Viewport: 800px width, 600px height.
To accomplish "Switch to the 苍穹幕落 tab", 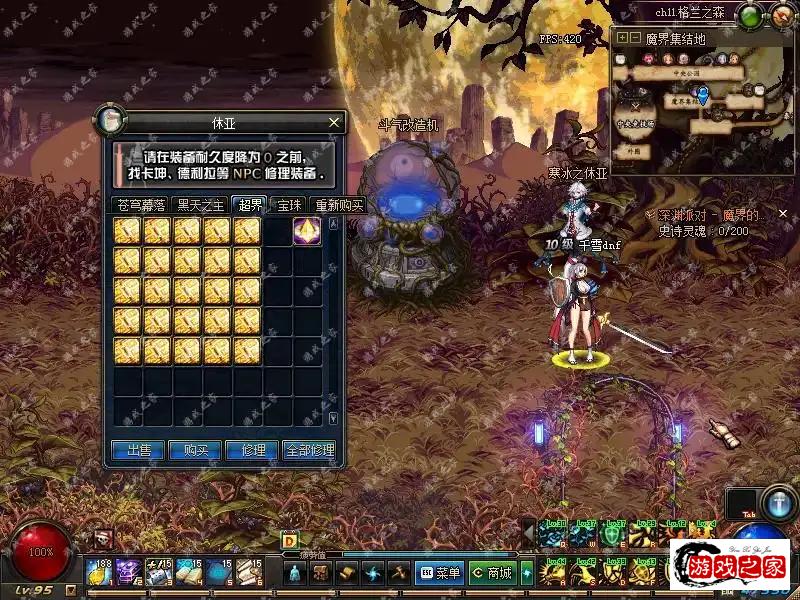I will coord(140,206).
